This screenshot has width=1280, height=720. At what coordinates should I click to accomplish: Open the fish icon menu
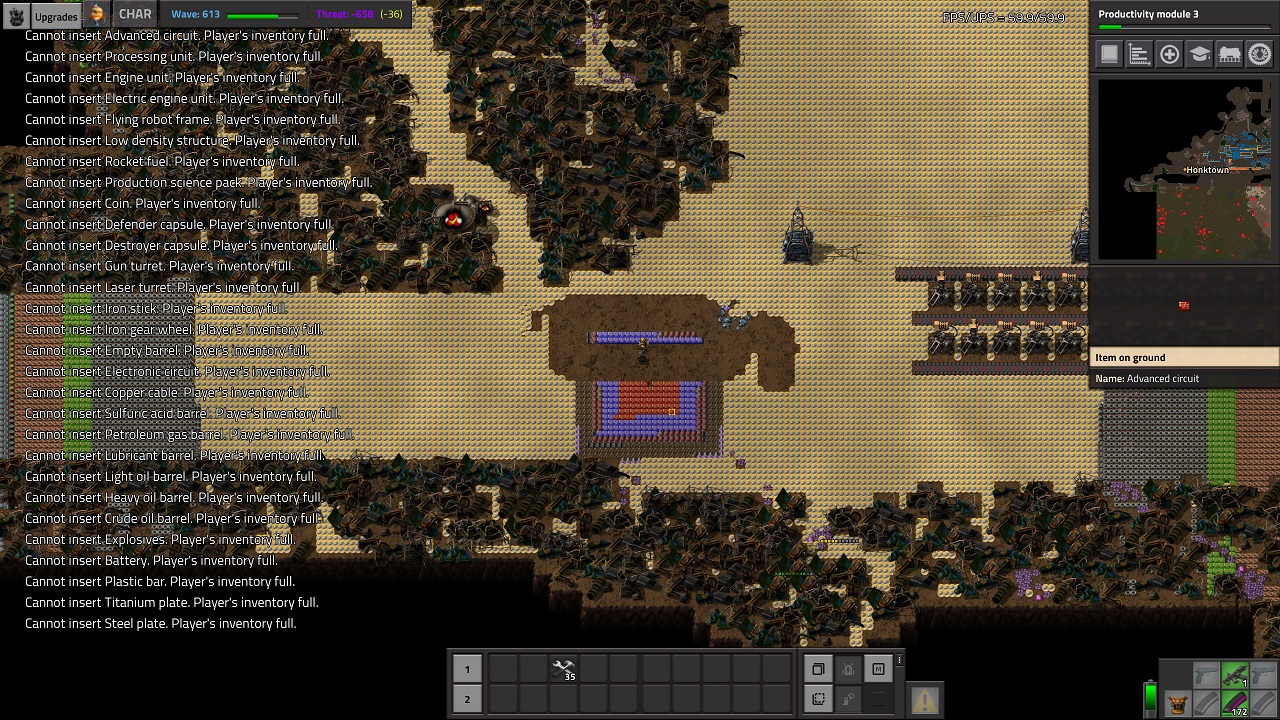point(97,15)
